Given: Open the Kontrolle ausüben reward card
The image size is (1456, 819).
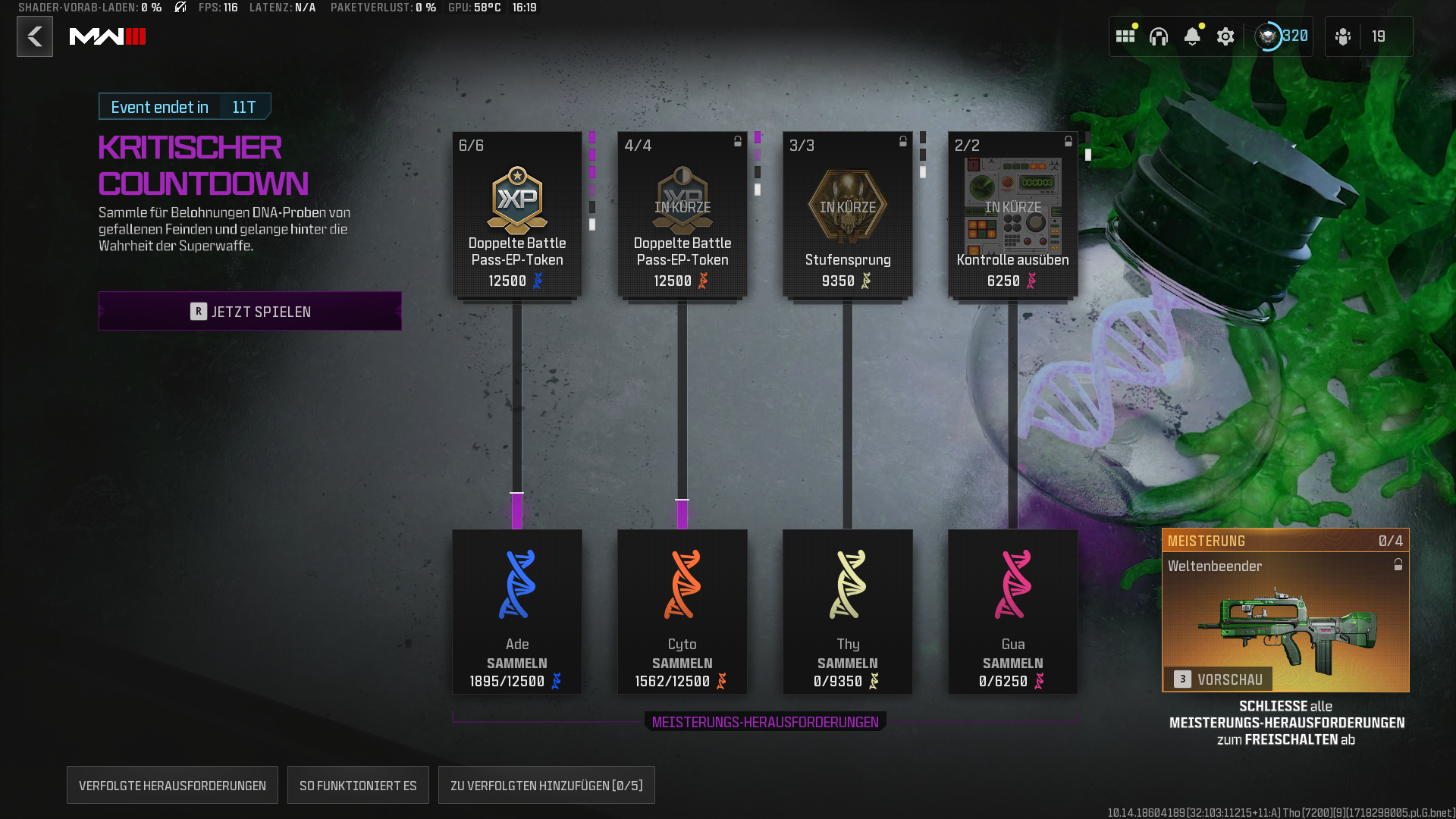Looking at the screenshot, I should click(1013, 215).
